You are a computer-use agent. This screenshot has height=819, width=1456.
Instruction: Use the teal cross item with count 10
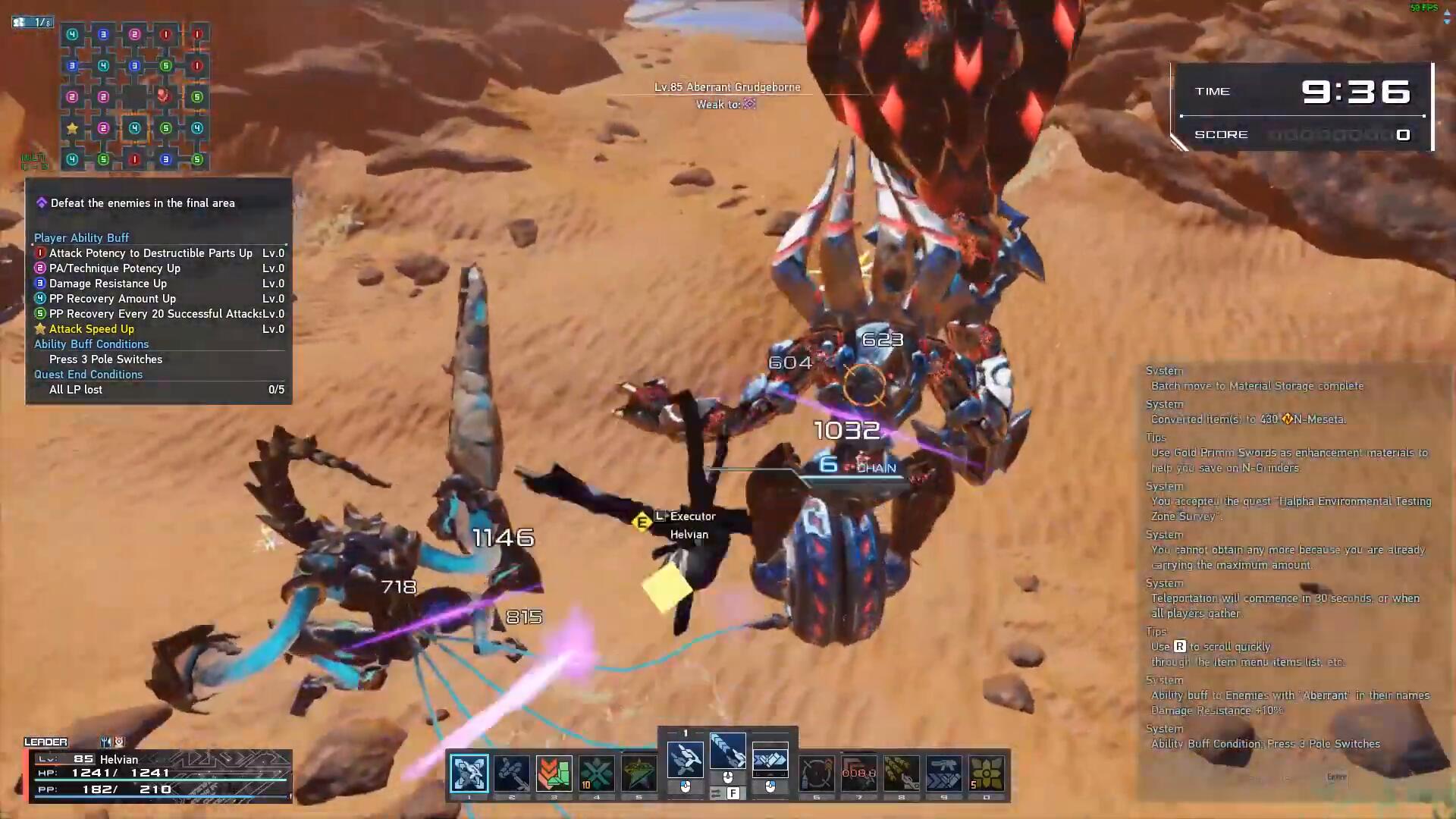(597, 773)
